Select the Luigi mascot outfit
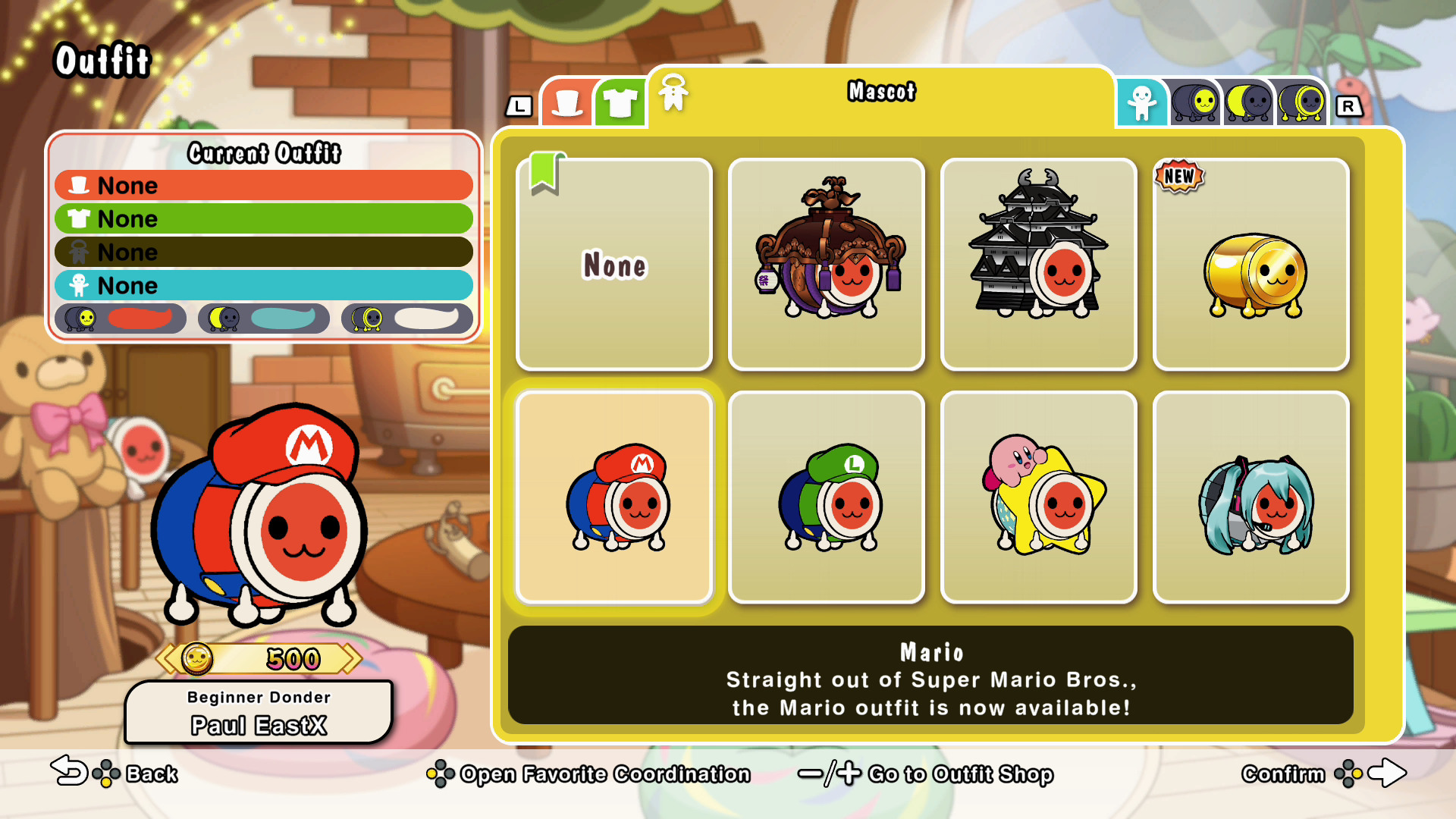The width and height of the screenshot is (1456, 819). pos(826,497)
